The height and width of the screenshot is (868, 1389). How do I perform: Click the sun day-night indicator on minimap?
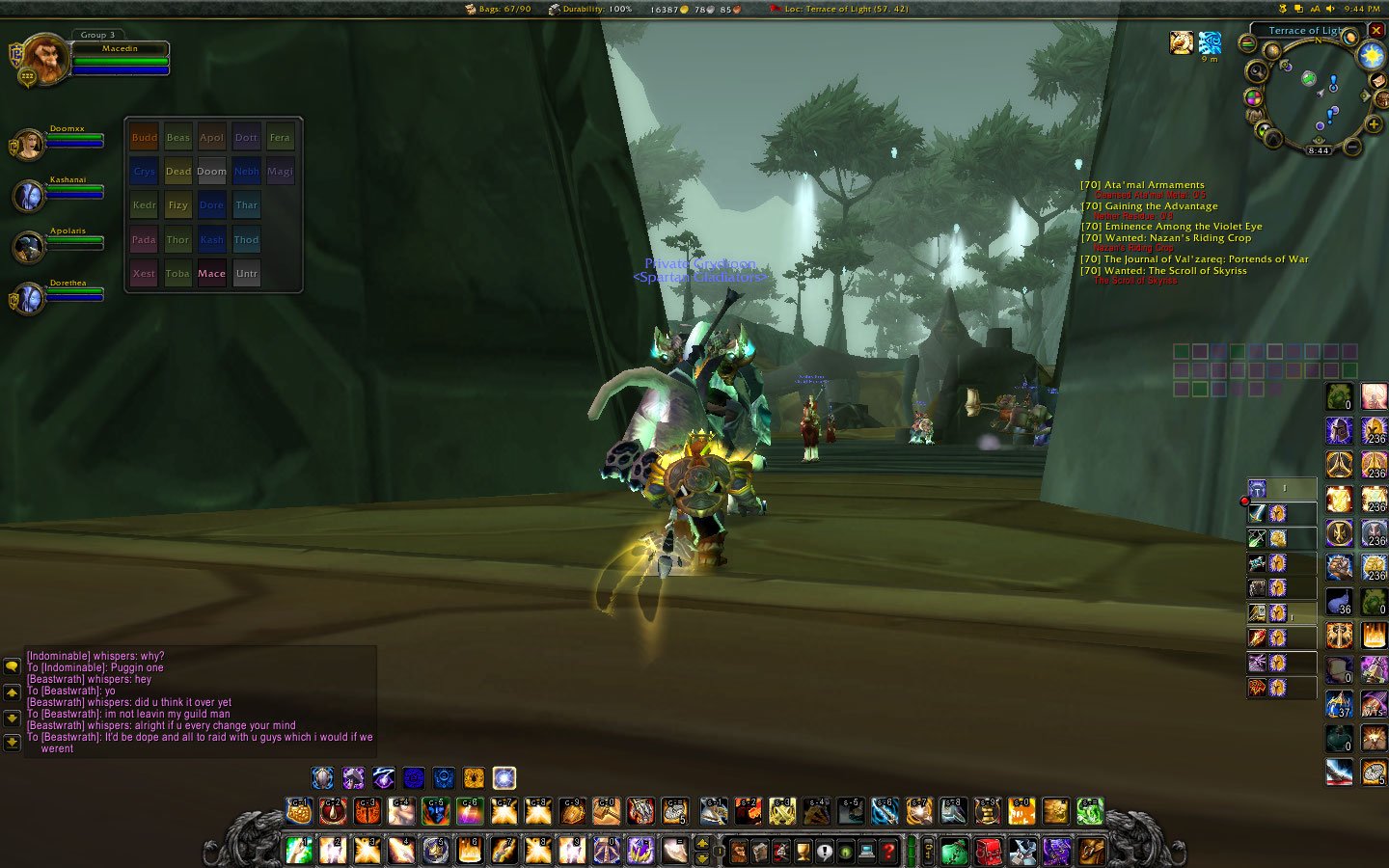point(1371,57)
